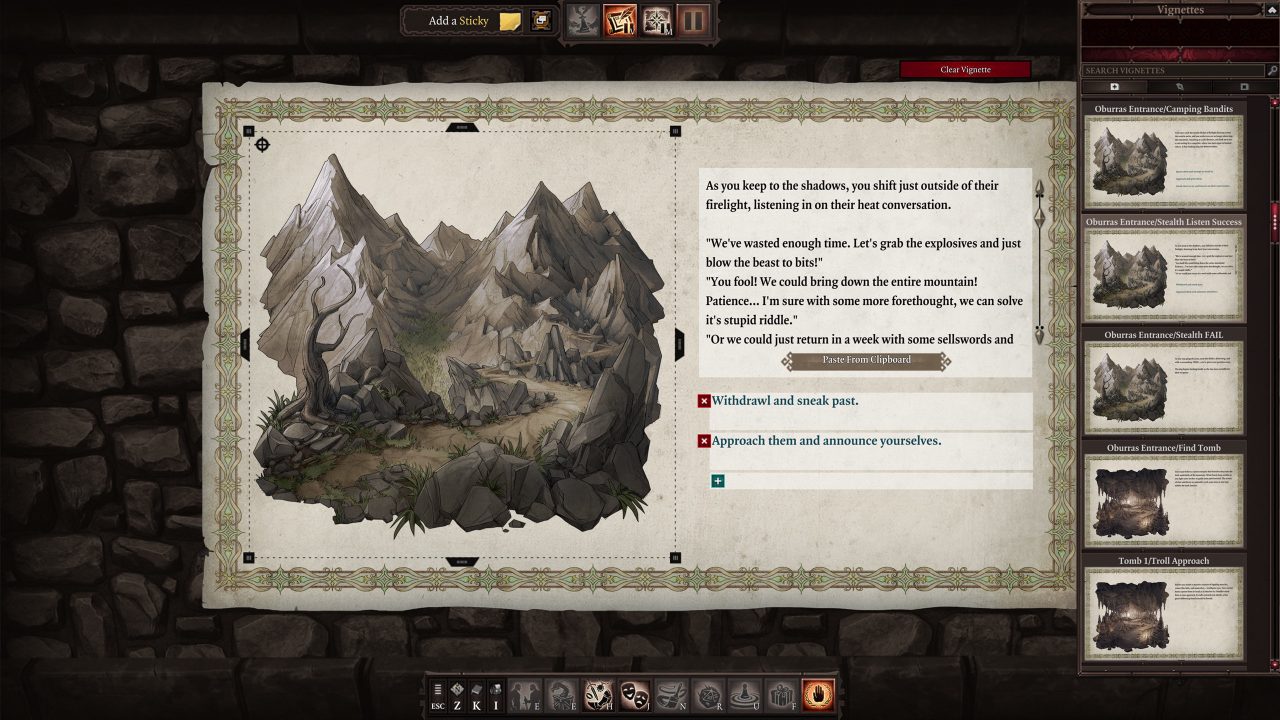
Task: Select the compass map mode icon
Action: [x=657, y=20]
